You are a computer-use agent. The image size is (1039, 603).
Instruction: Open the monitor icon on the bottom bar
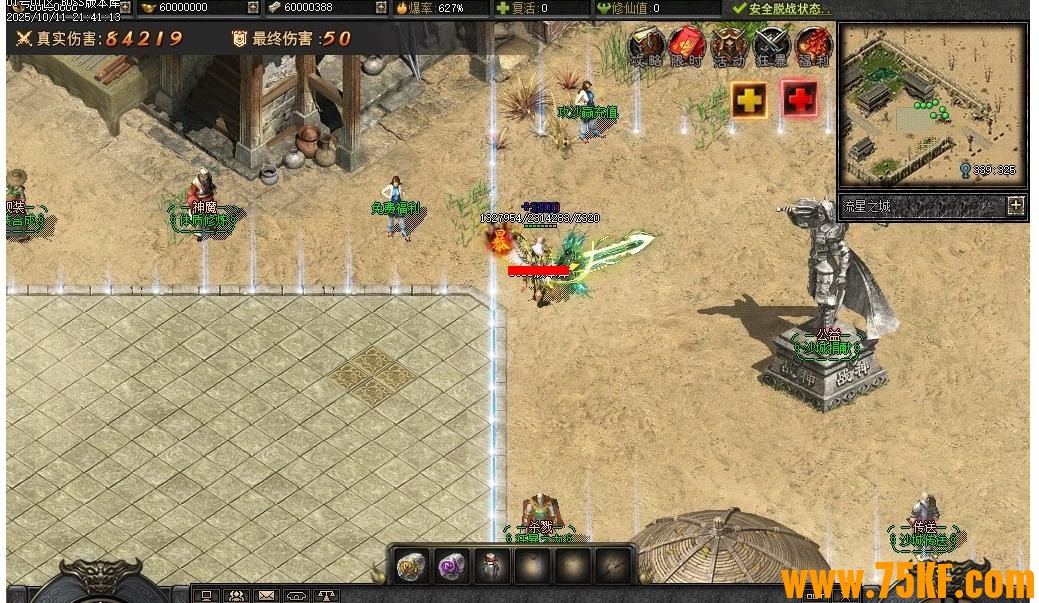207,596
